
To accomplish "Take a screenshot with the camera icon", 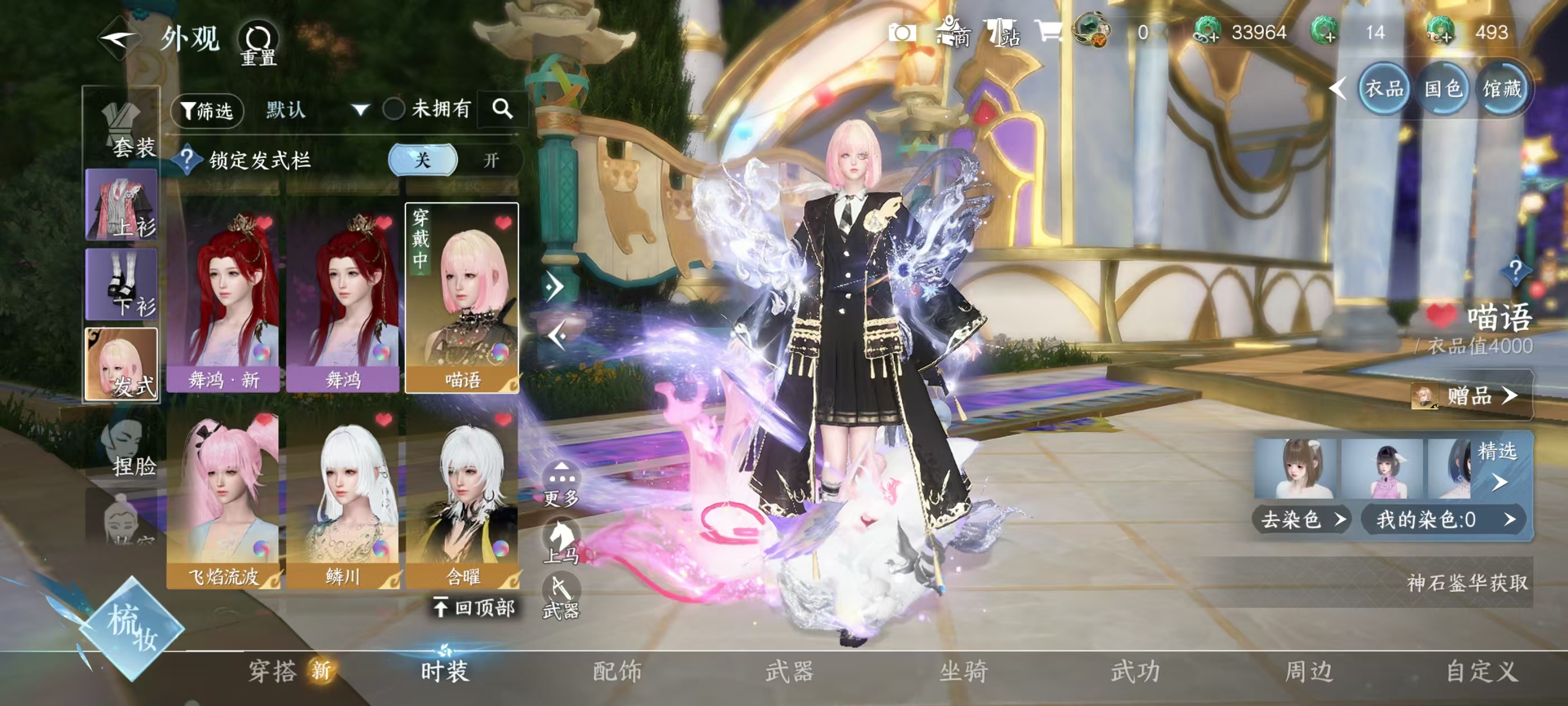I will [902, 32].
